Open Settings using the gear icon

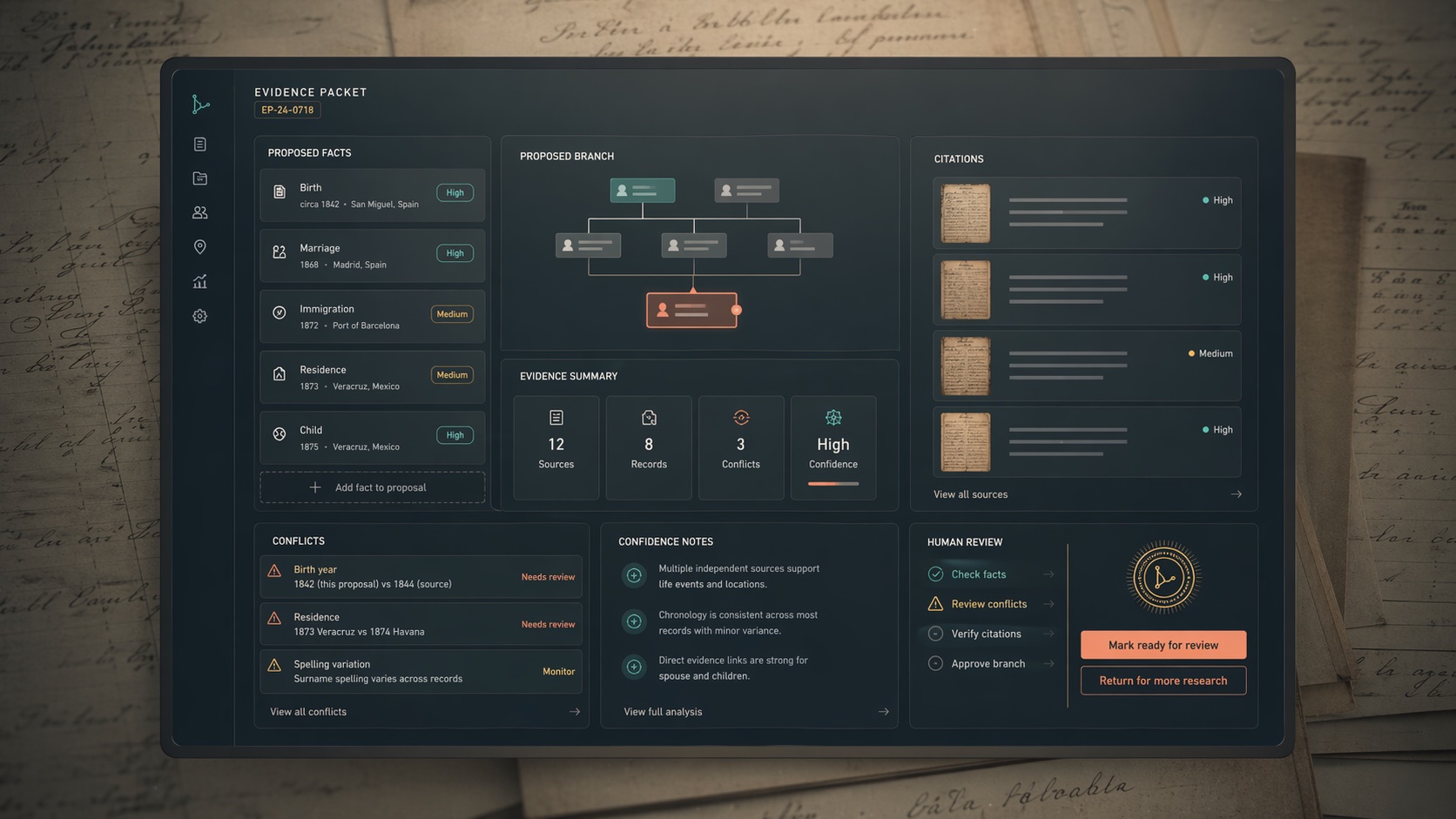pyautogui.click(x=199, y=315)
